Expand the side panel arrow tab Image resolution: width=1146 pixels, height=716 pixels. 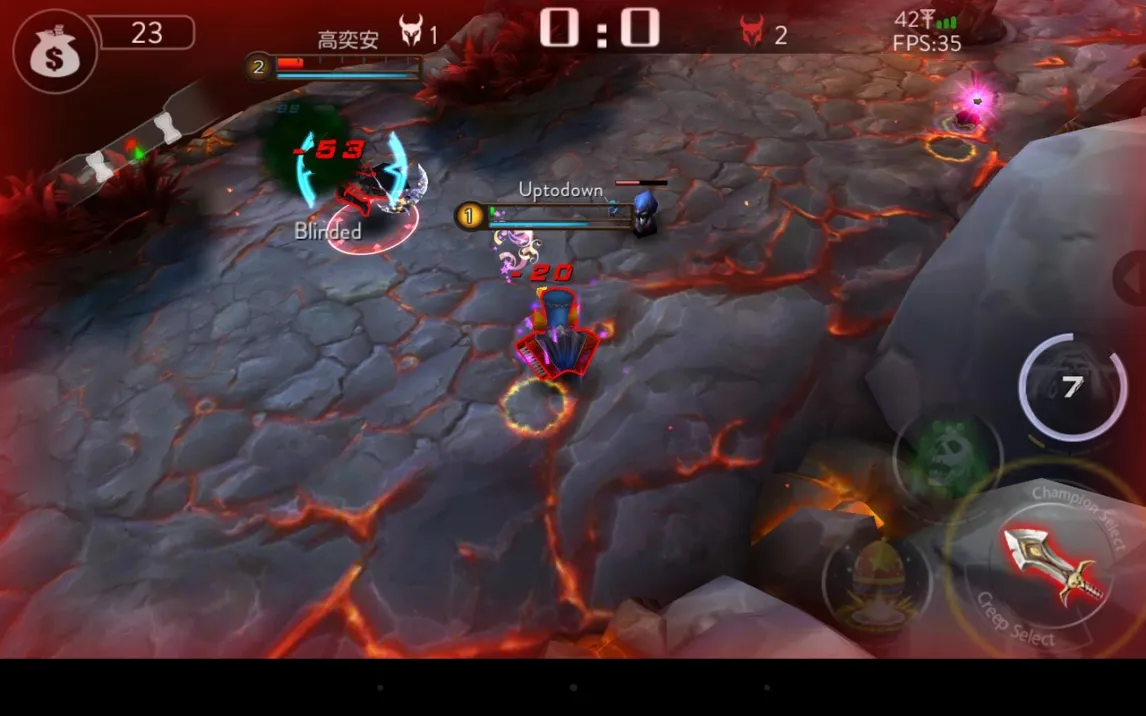point(1131,279)
